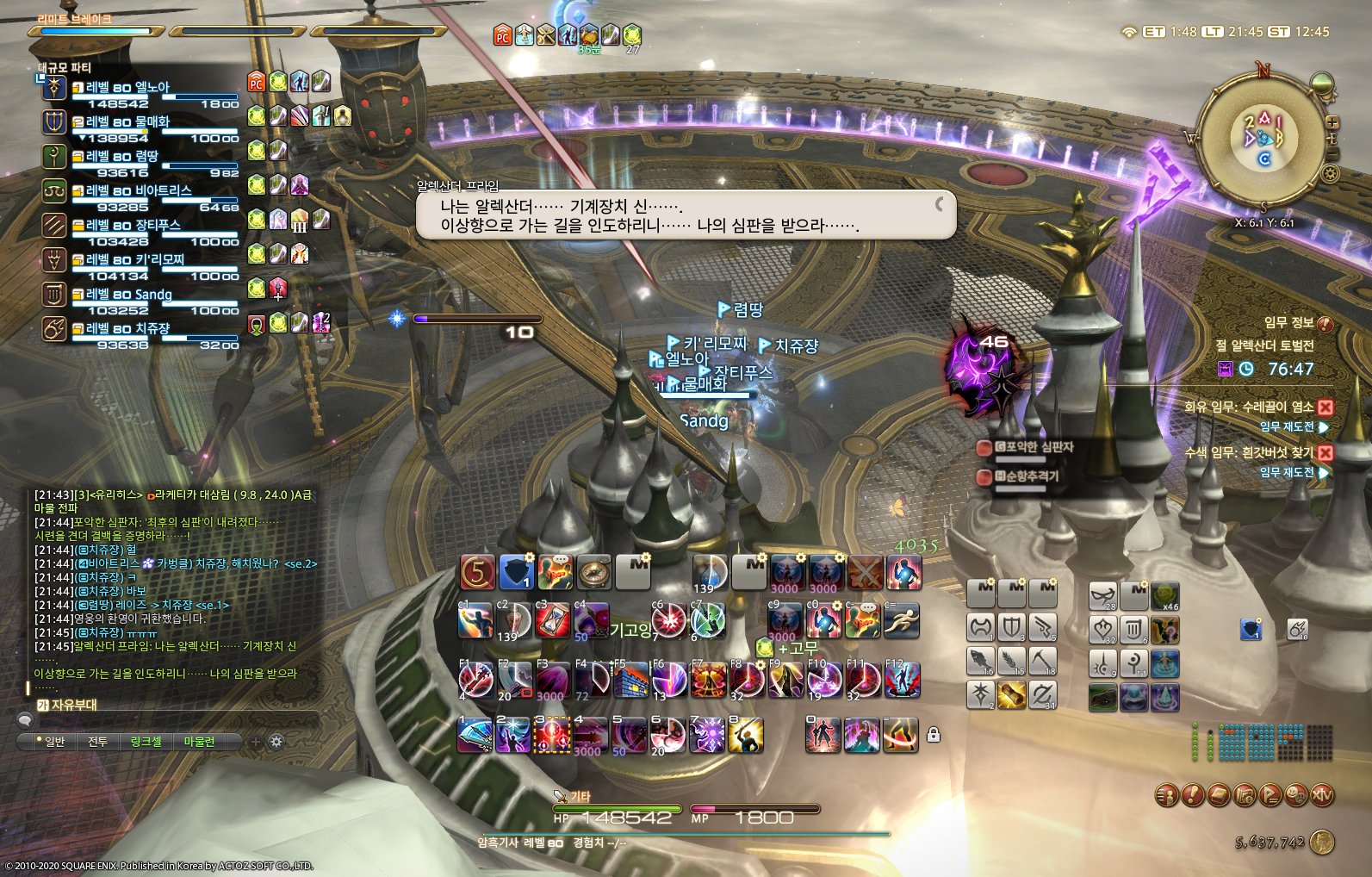Open the XIV system menu button
Image resolution: width=1372 pixels, height=877 pixels.
(x=1322, y=795)
